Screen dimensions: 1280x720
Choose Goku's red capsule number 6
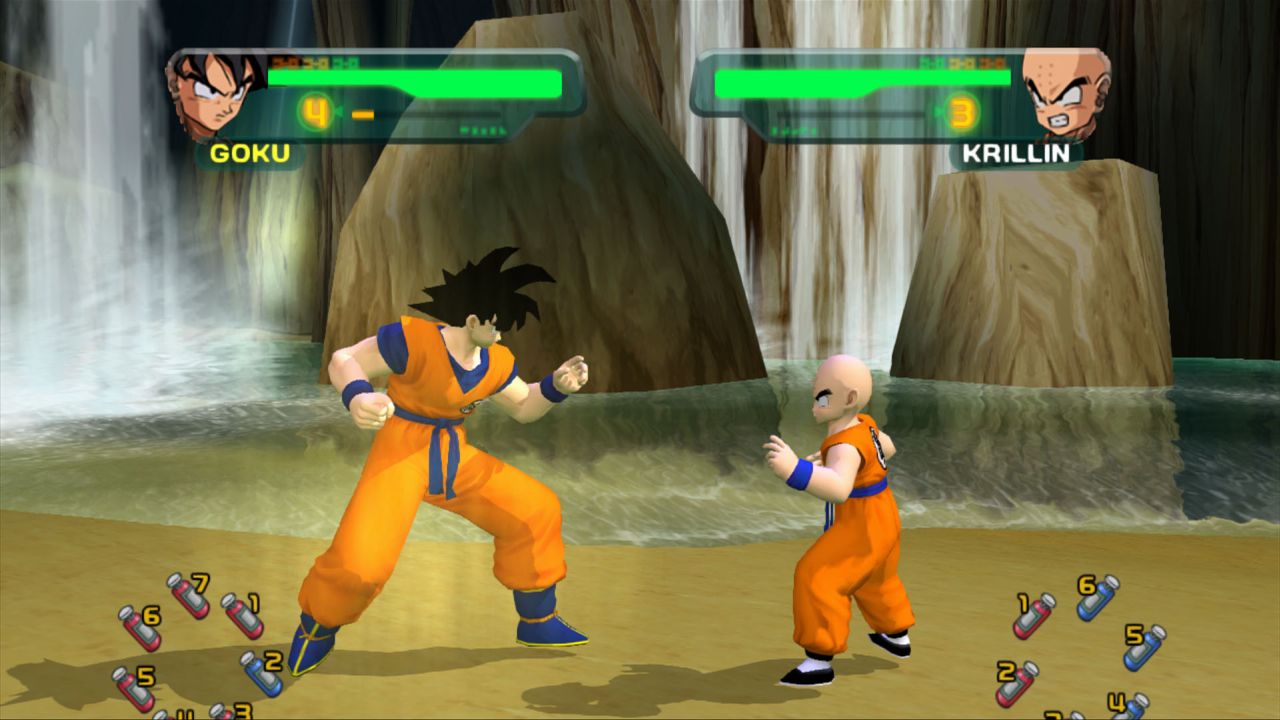(139, 628)
